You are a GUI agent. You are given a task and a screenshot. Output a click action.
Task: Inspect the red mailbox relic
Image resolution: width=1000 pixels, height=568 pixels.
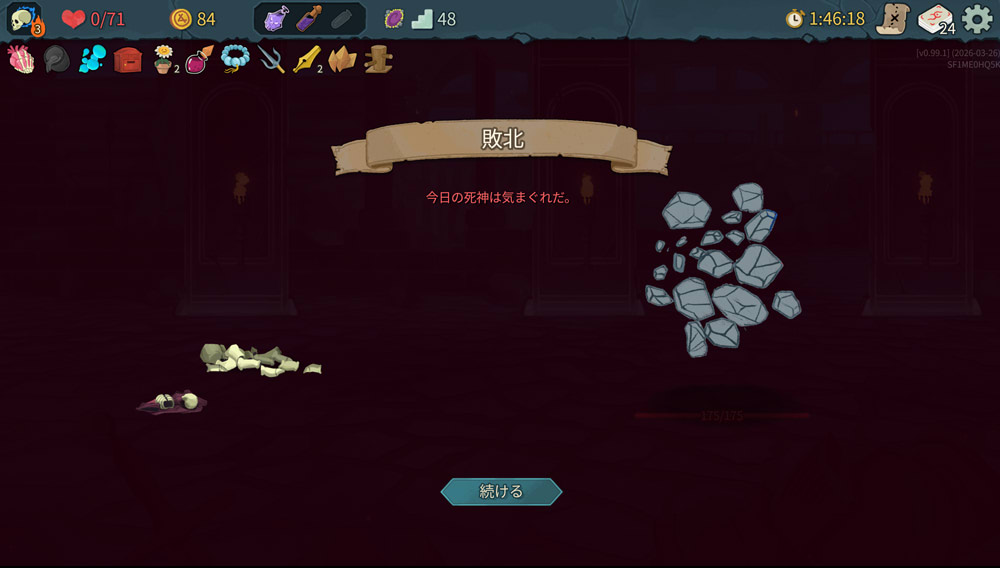(x=127, y=60)
